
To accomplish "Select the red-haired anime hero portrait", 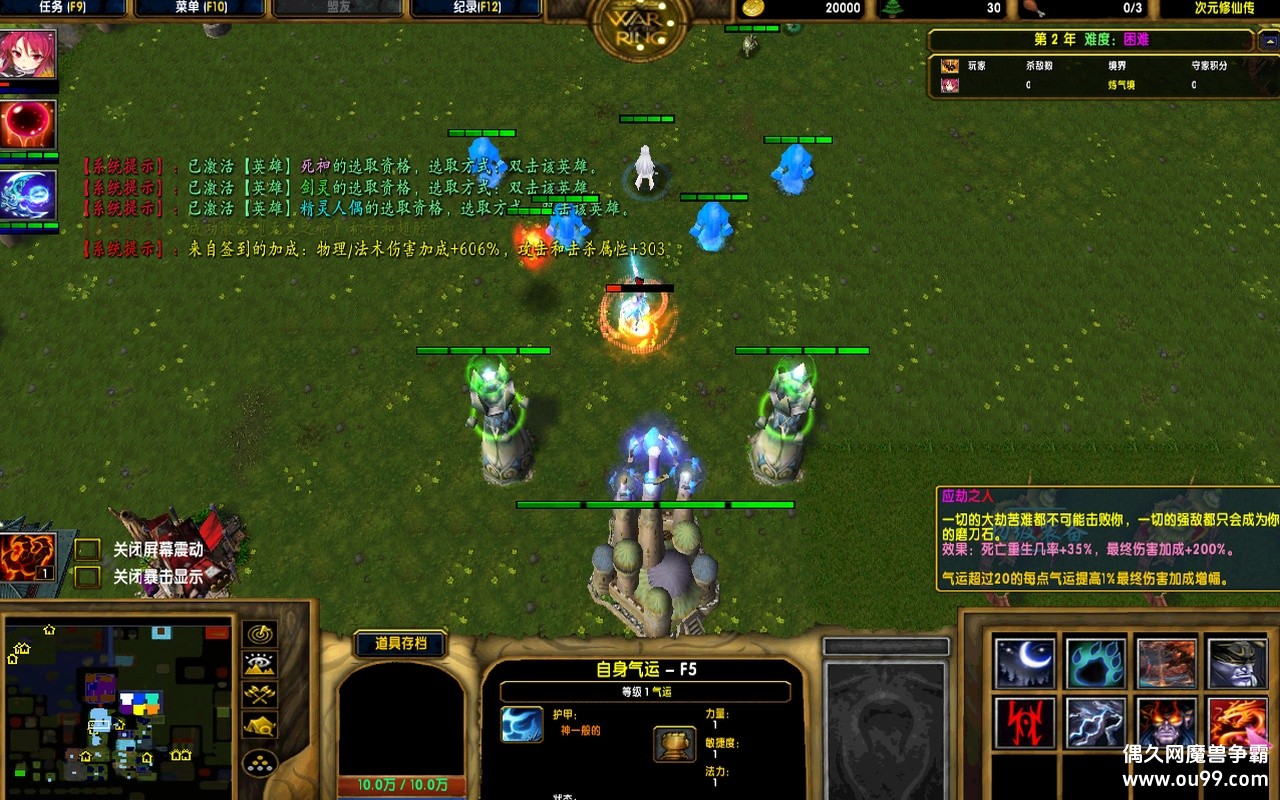I will (x=28, y=55).
